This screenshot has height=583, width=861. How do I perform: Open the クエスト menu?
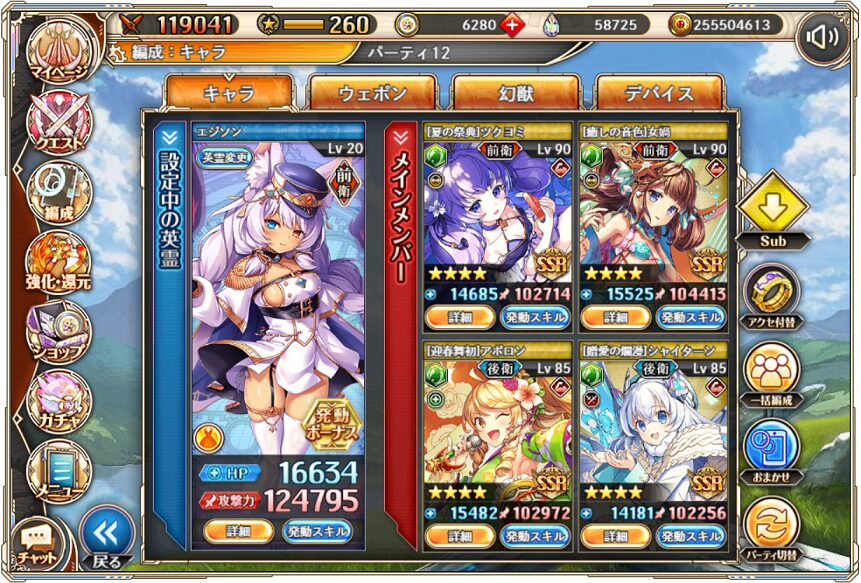(59, 122)
